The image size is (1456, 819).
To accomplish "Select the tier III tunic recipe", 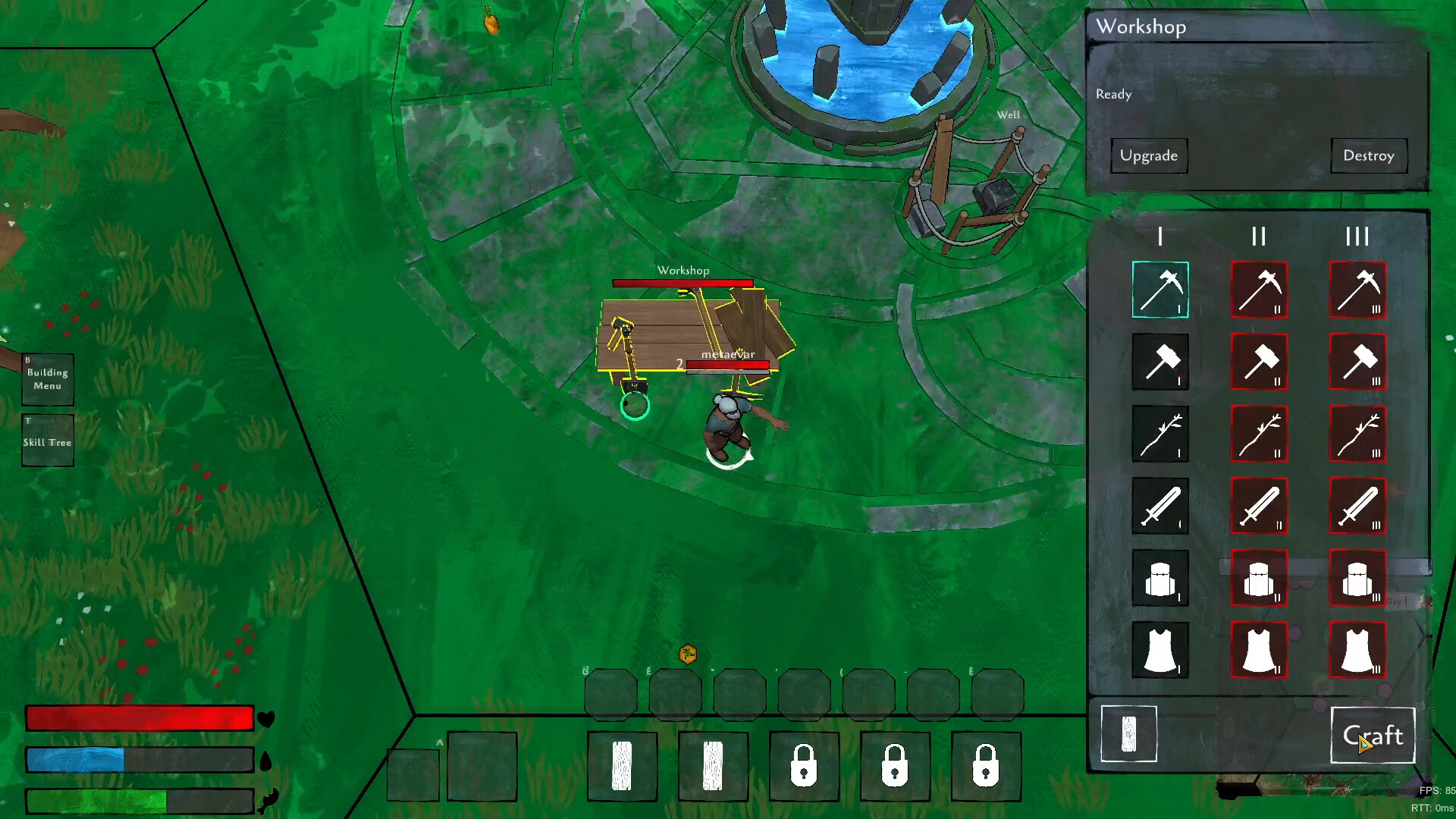I will pos(1357,651).
